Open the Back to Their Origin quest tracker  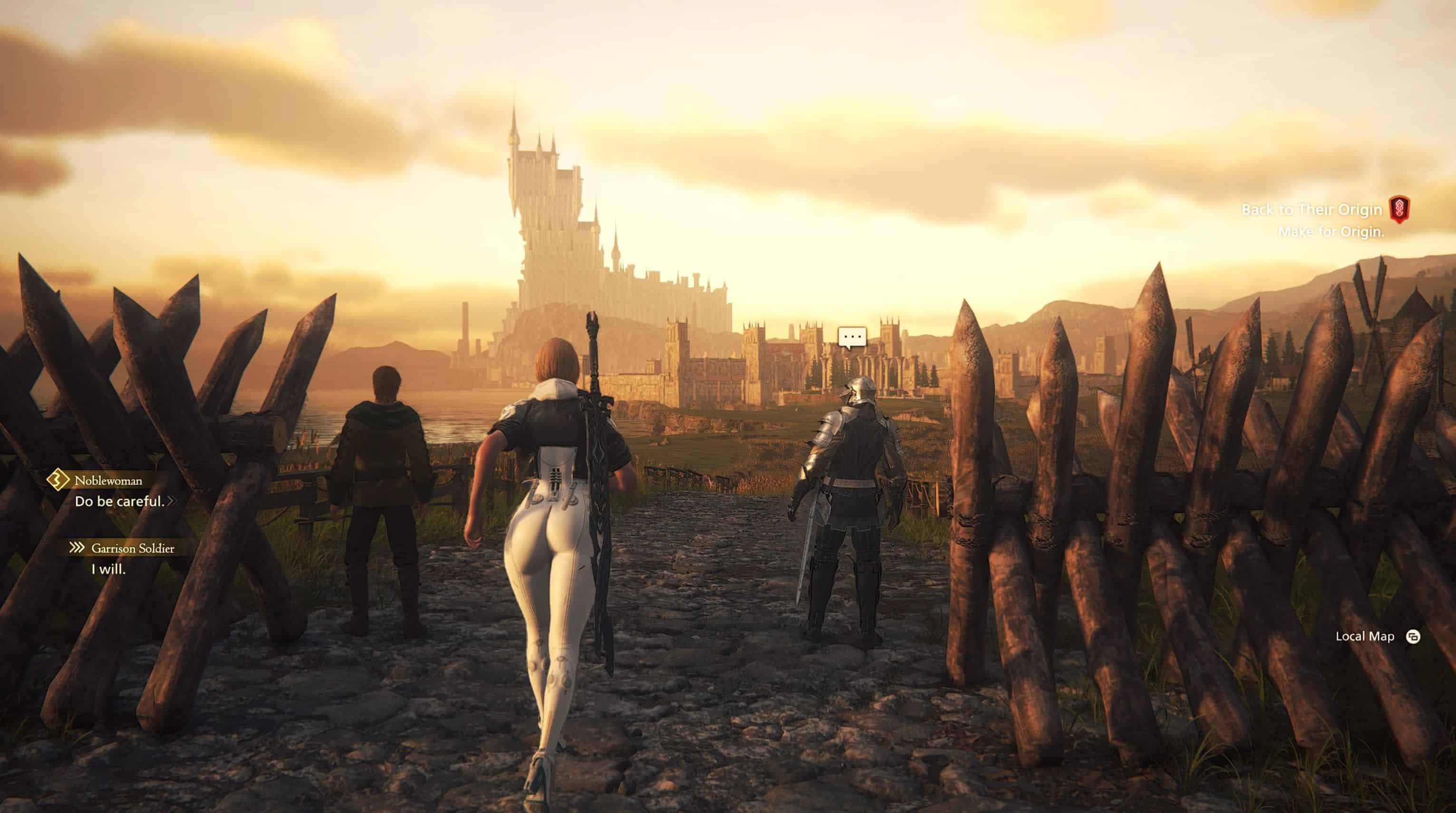point(1311,210)
